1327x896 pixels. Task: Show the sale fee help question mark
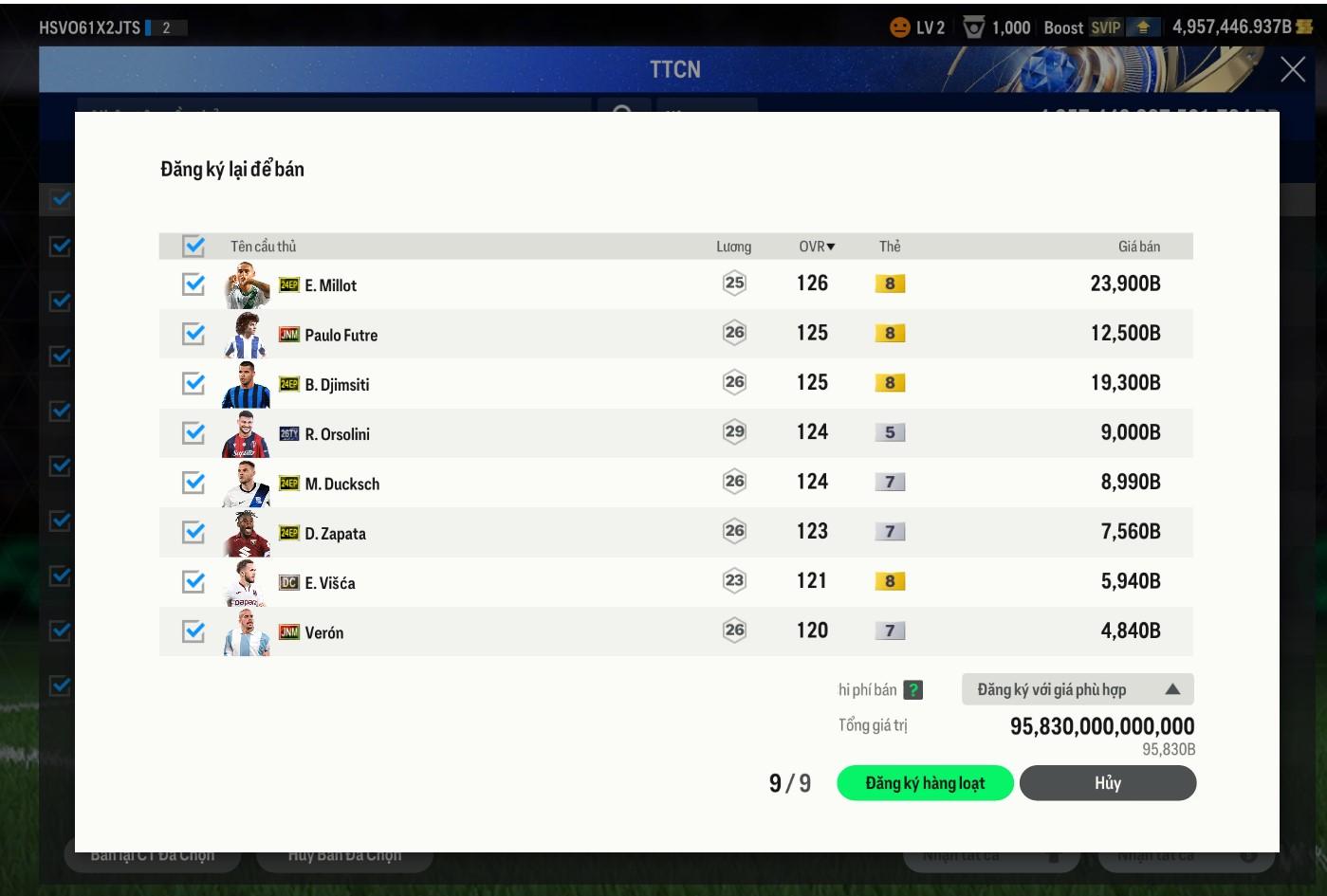tap(912, 690)
